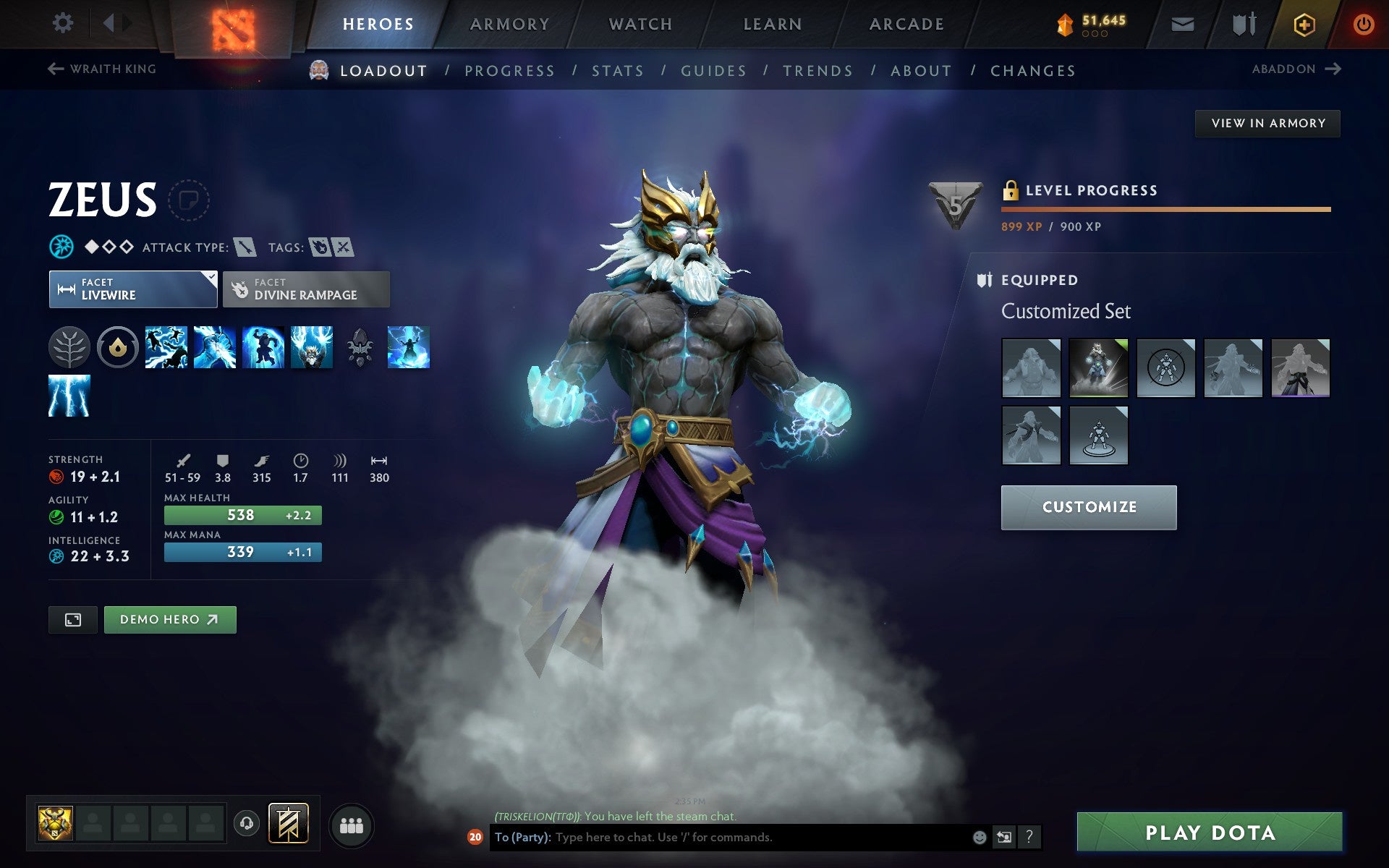Open the Livewire facet dropdown chevron
Viewport: 1389px width, 868px height.
(x=210, y=277)
